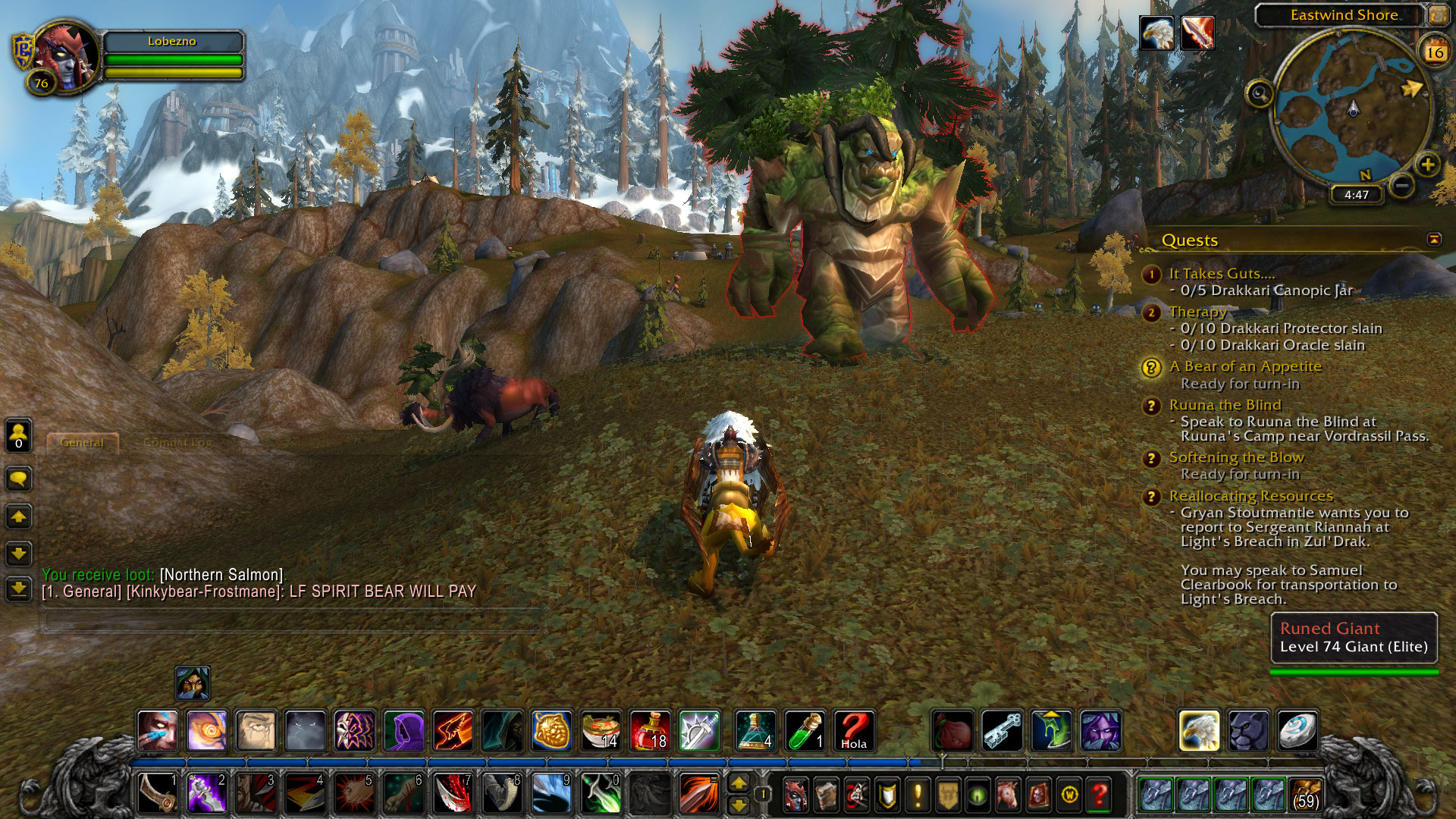1456x819 pixels.
Task: Zoom in on the minimap
Action: [x=1427, y=164]
